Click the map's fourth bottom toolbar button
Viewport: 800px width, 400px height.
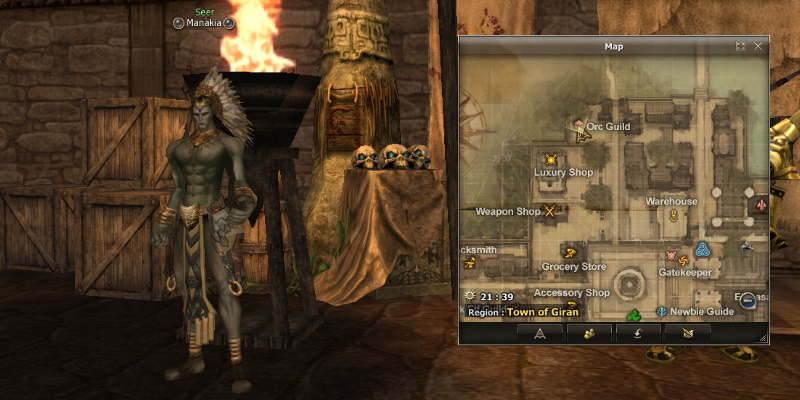tap(687, 333)
